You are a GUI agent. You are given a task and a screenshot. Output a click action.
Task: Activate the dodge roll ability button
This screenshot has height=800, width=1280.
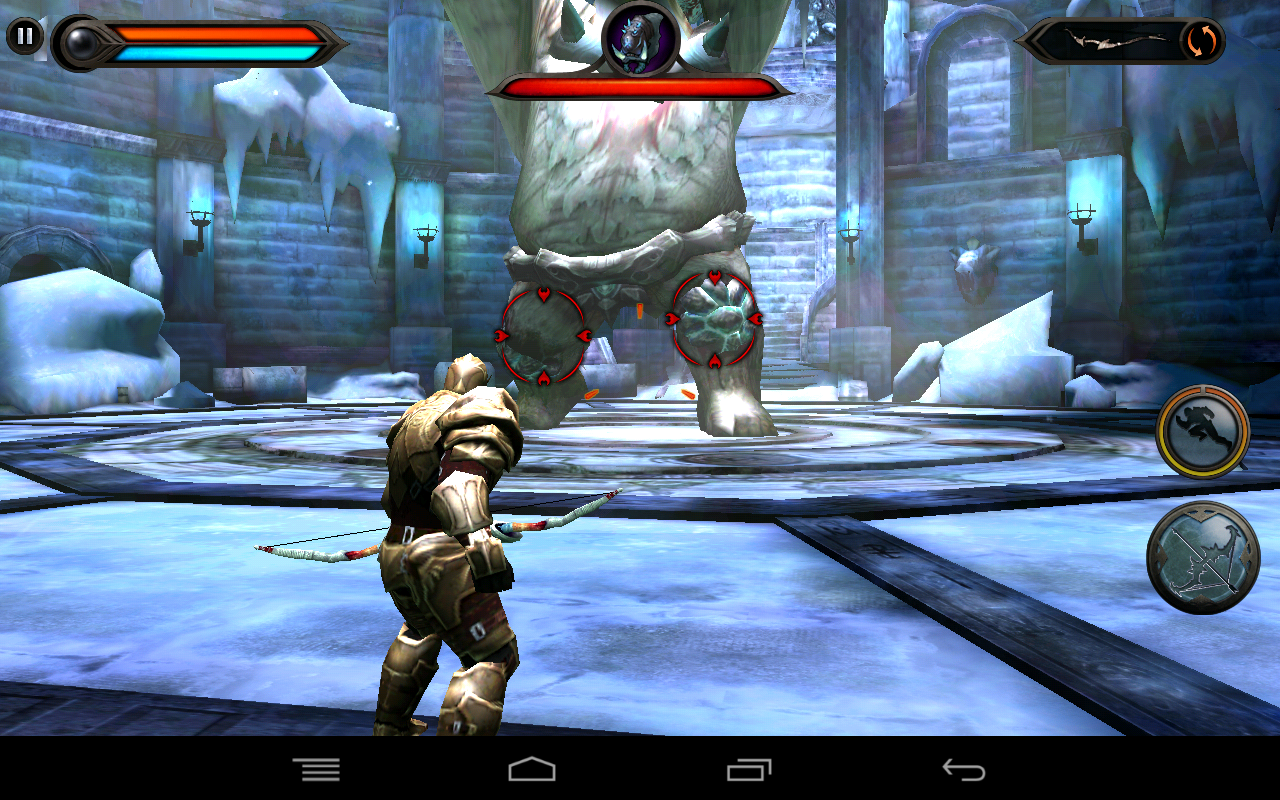(1202, 431)
